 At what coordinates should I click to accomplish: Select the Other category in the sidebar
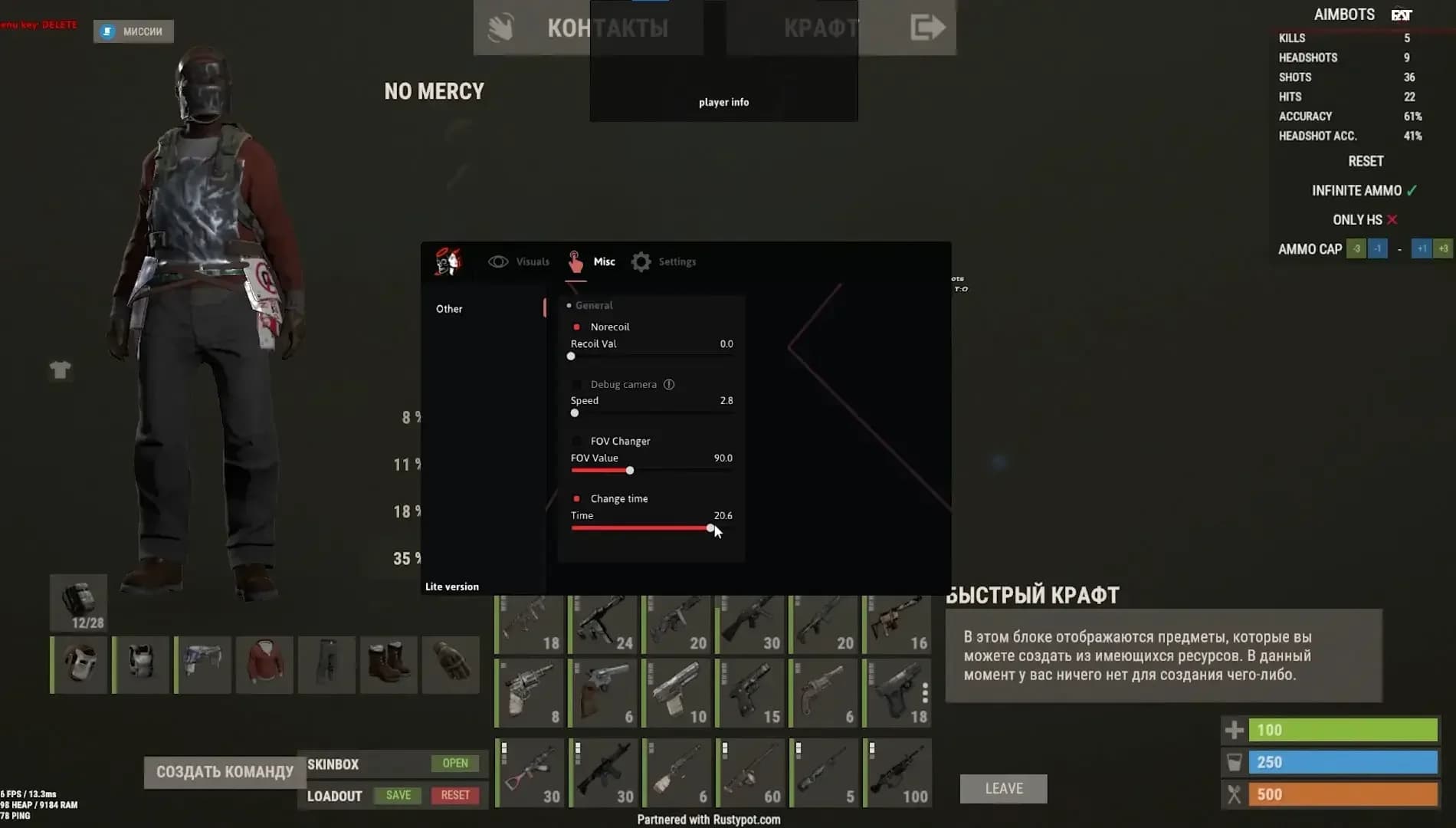[x=449, y=308]
